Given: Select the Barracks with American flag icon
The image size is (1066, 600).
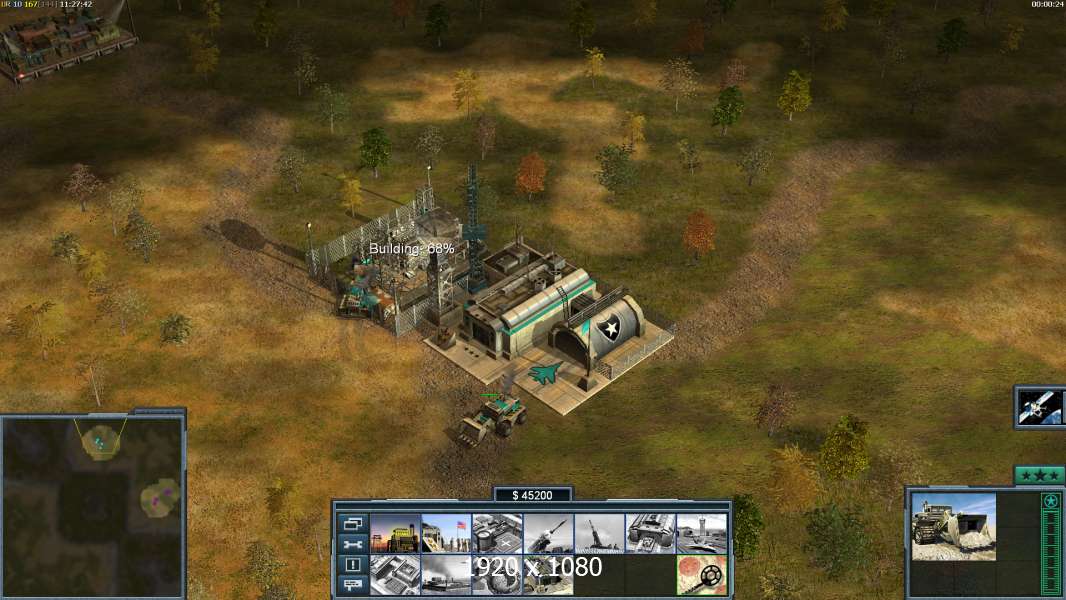Looking at the screenshot, I should [446, 534].
